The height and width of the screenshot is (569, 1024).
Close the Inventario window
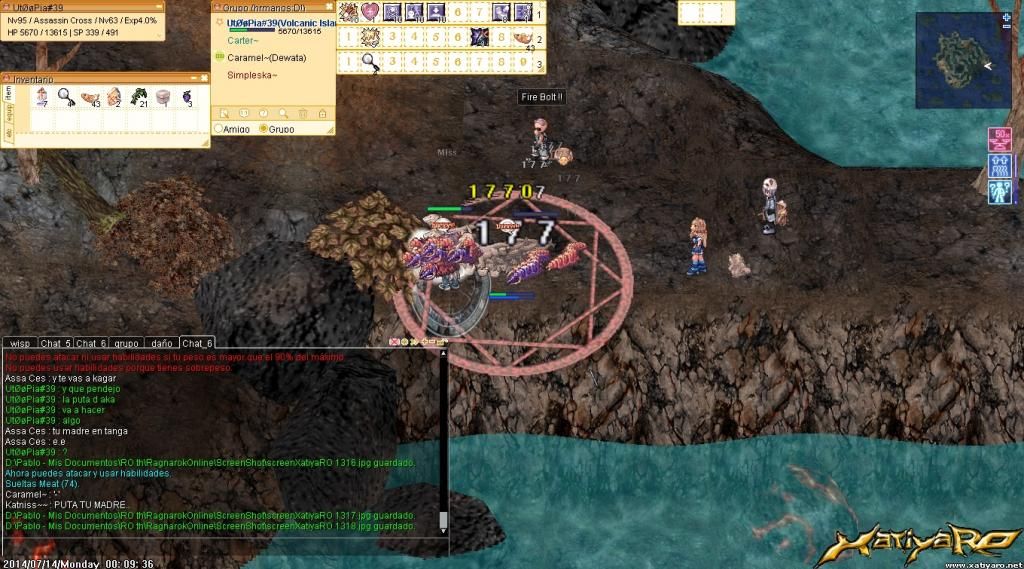point(204,78)
